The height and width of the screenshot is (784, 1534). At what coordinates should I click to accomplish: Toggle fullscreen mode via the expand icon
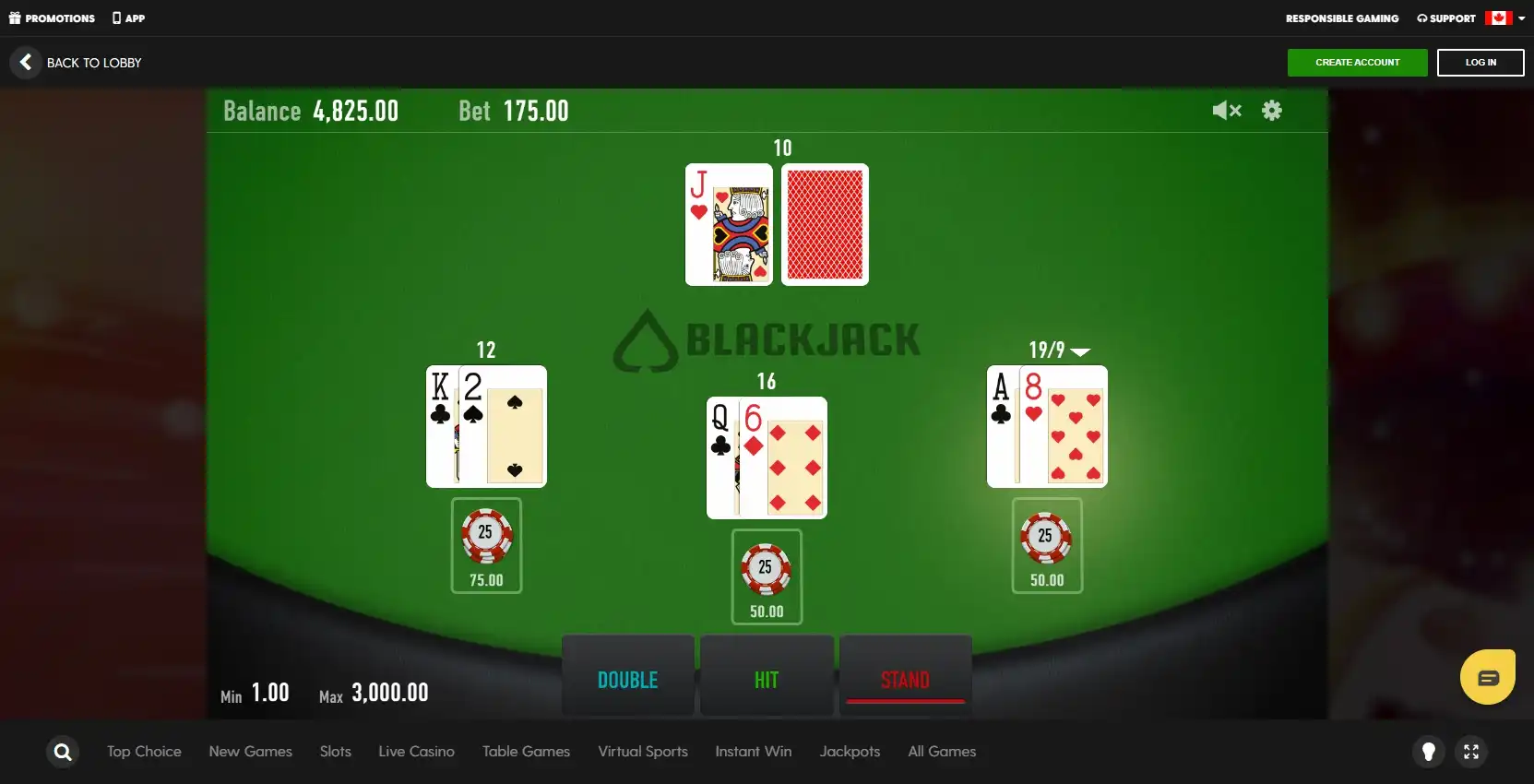1472,752
